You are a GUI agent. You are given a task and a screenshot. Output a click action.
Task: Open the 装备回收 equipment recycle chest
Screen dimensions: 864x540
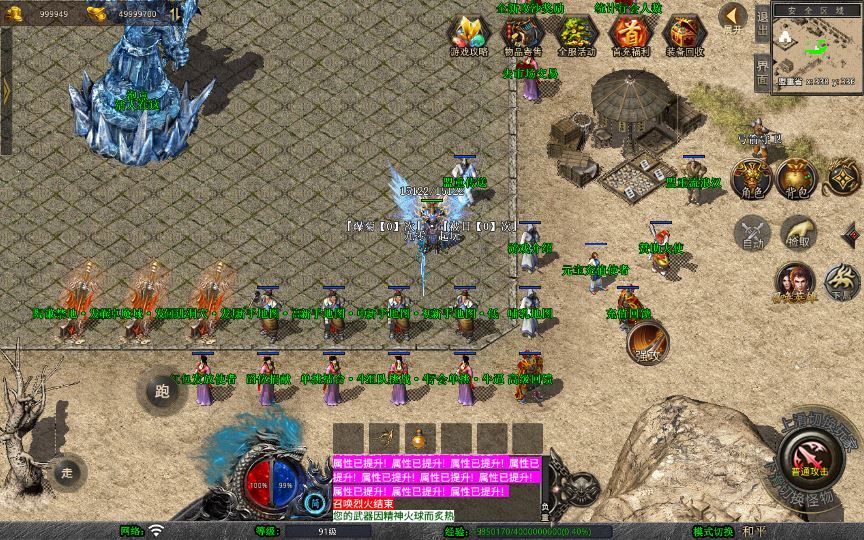click(x=684, y=34)
